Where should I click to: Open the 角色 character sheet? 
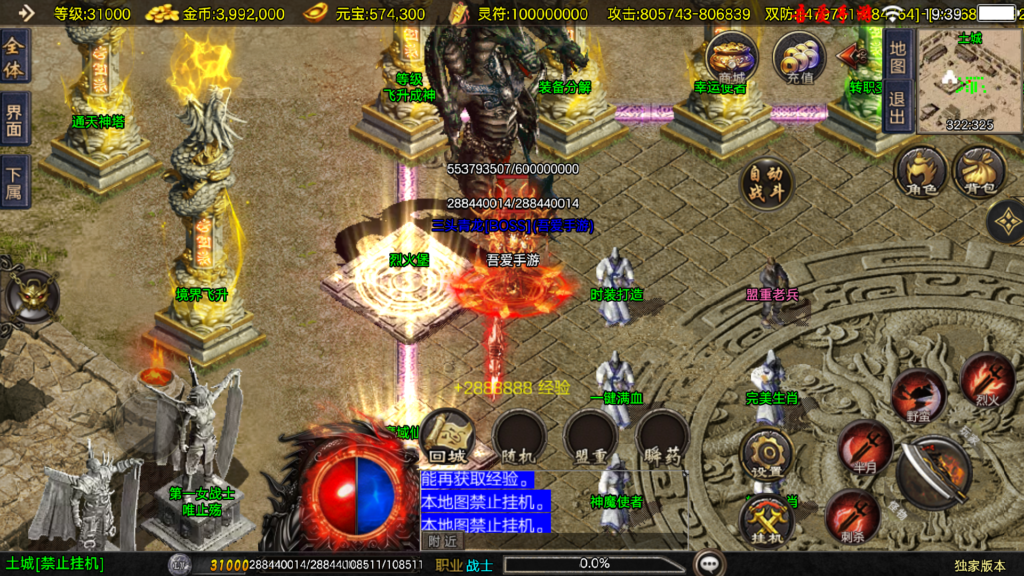(x=920, y=172)
